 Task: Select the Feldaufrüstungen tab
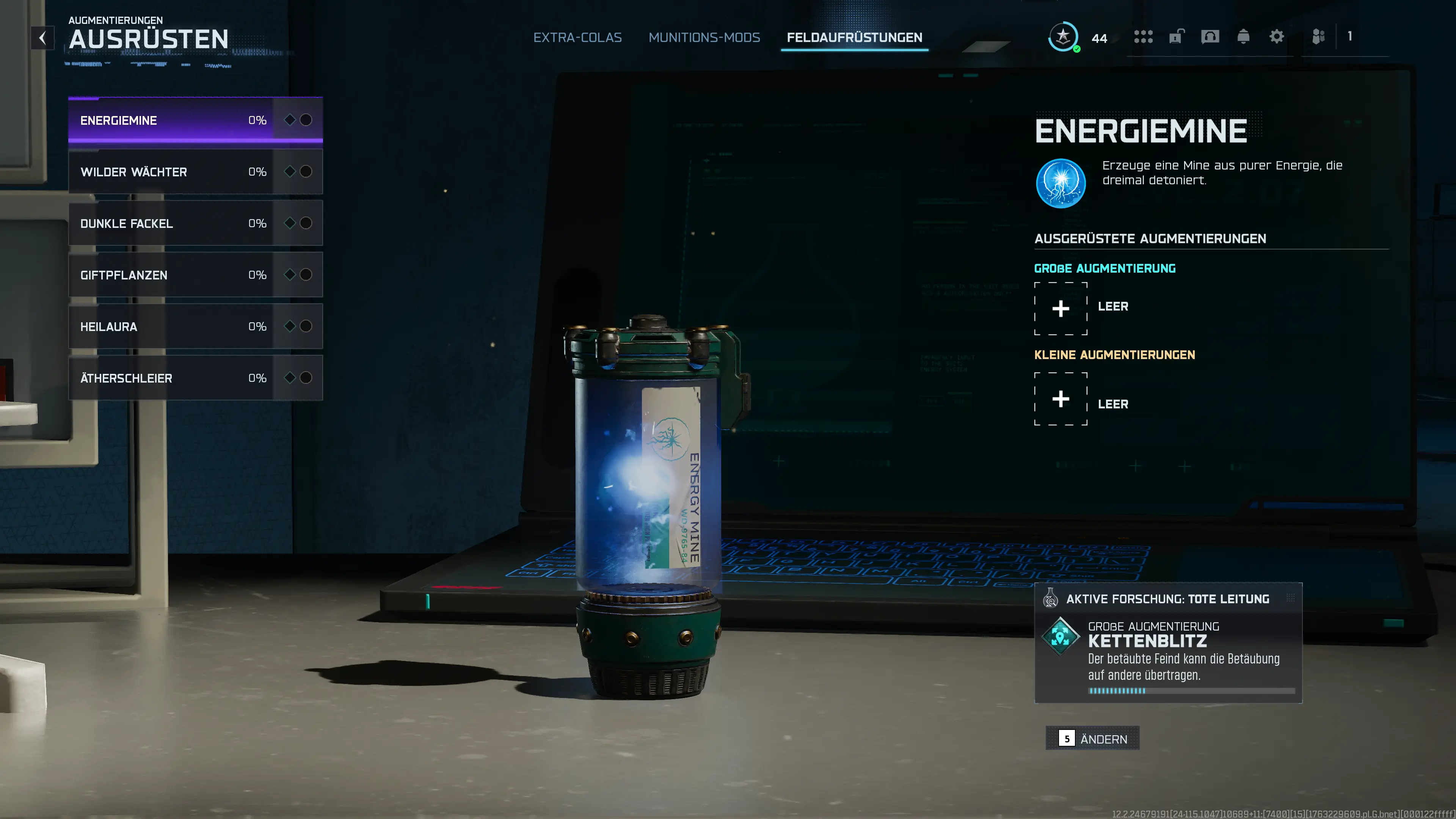(854, 38)
